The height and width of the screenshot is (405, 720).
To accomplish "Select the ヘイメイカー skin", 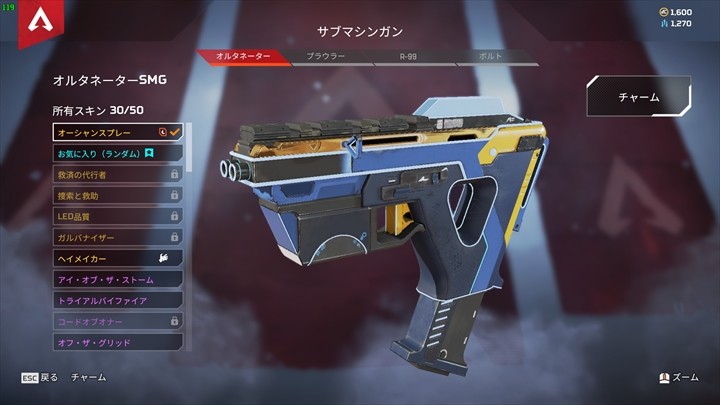I will [x=118, y=258].
